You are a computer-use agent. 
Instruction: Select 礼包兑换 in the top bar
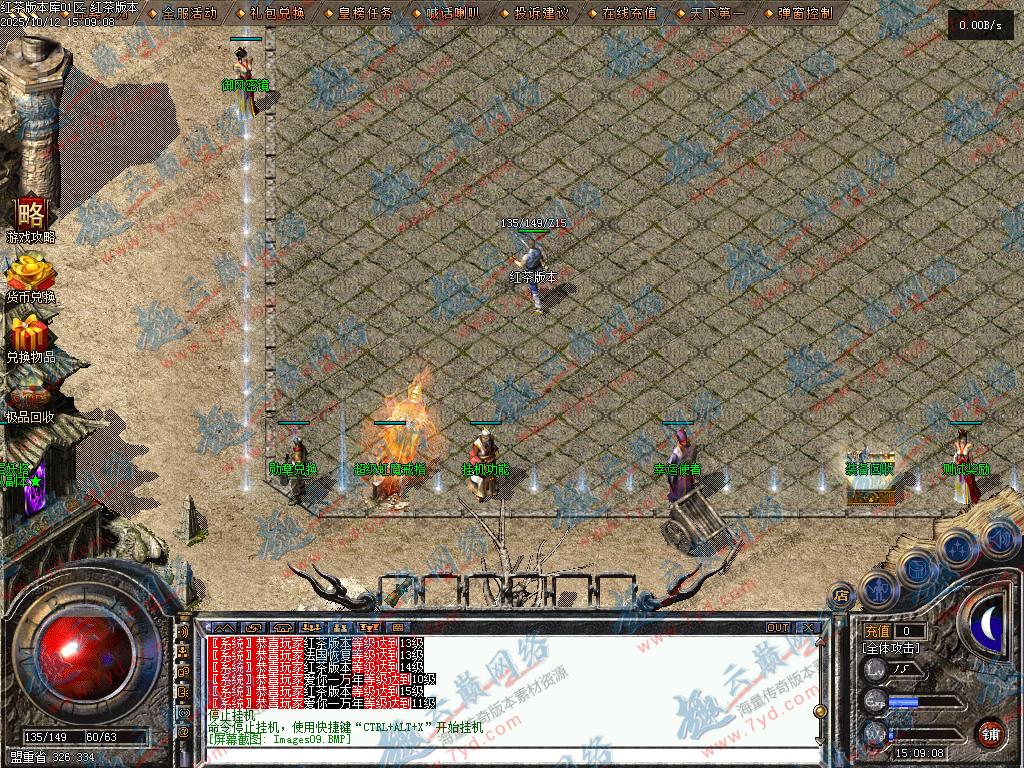(x=277, y=13)
